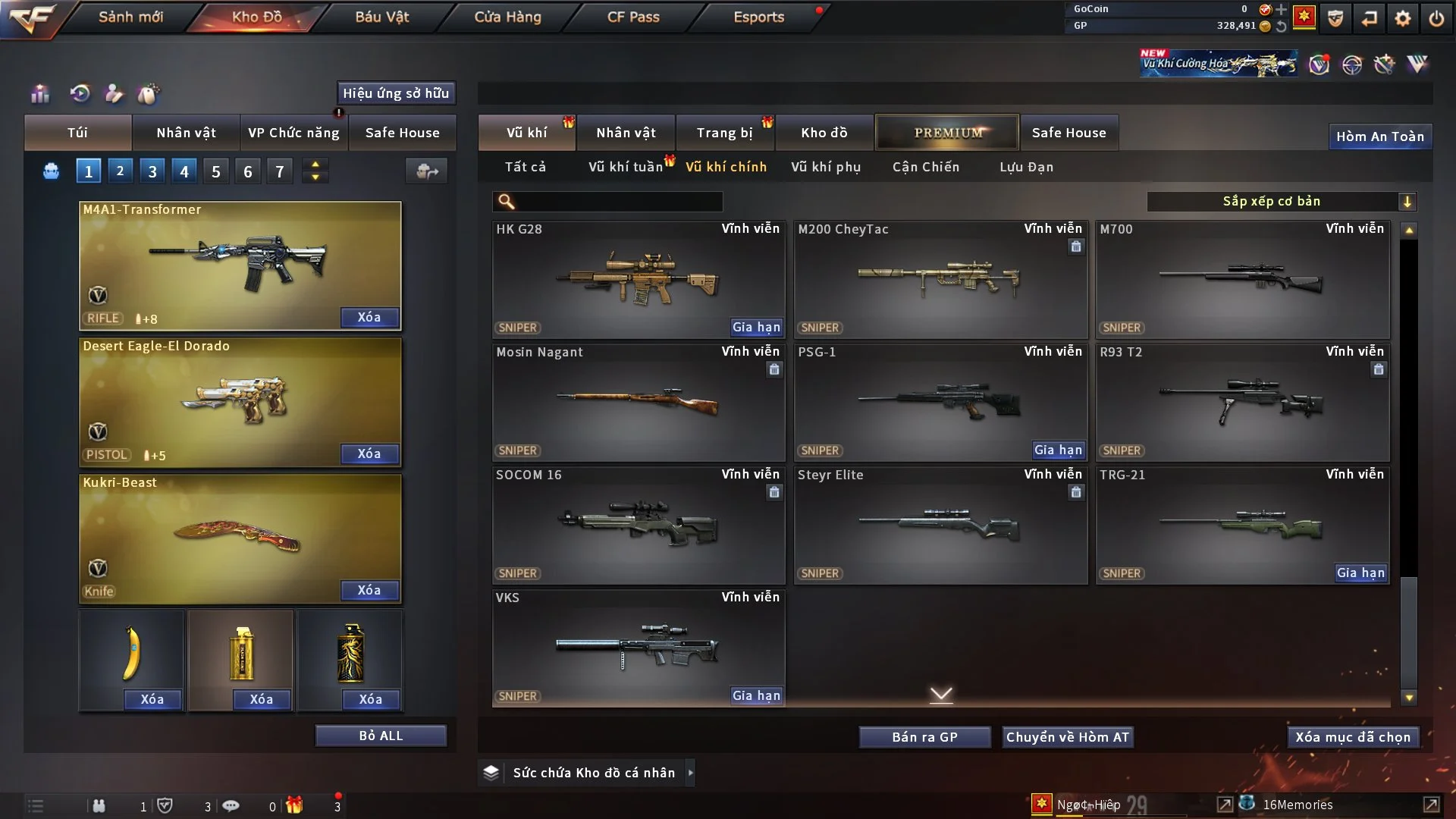1456x819 pixels.
Task: Click the Bỏ ALL button
Action: coord(381,736)
